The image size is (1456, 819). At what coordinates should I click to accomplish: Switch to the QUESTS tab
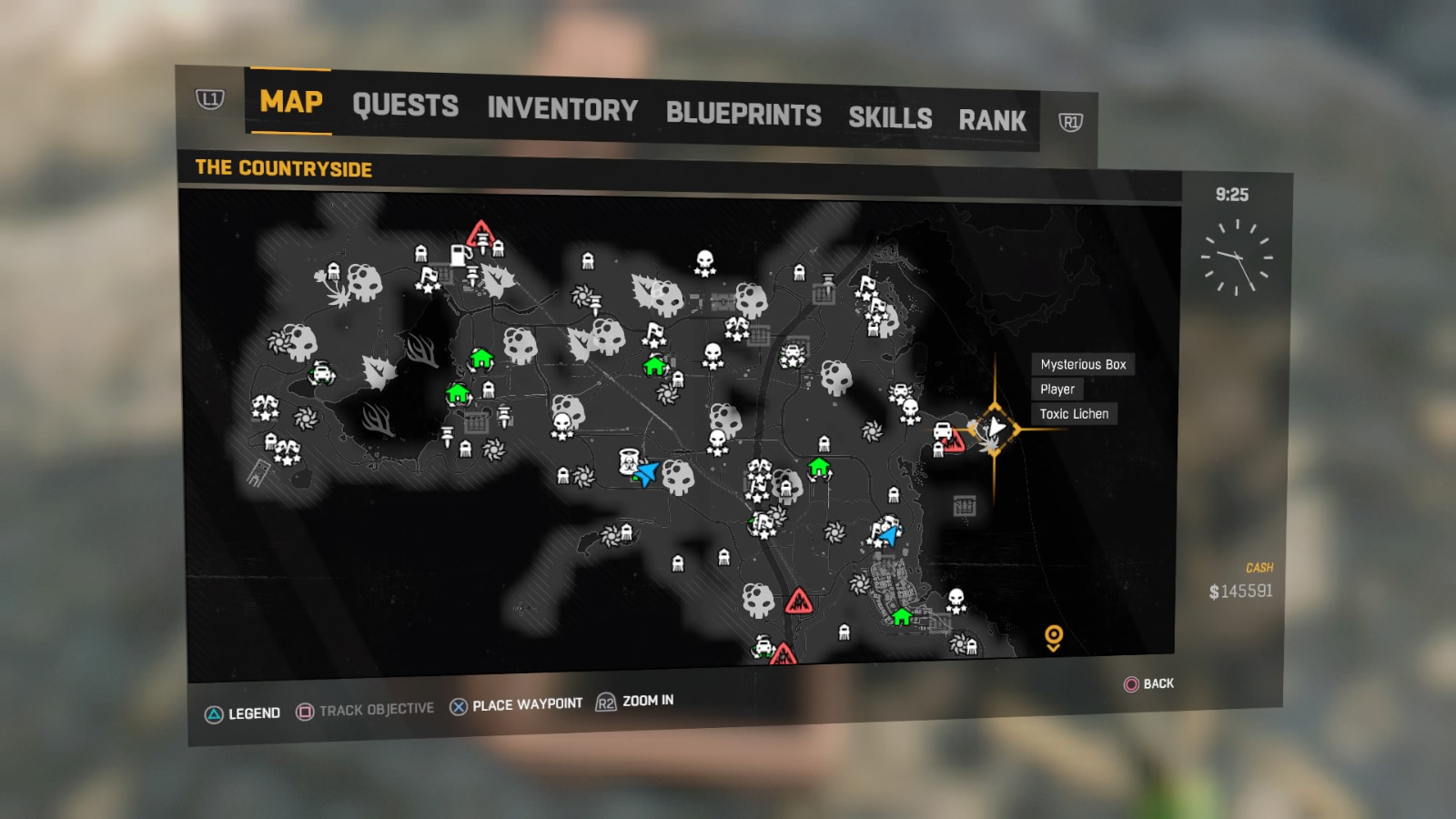pyautogui.click(x=406, y=106)
